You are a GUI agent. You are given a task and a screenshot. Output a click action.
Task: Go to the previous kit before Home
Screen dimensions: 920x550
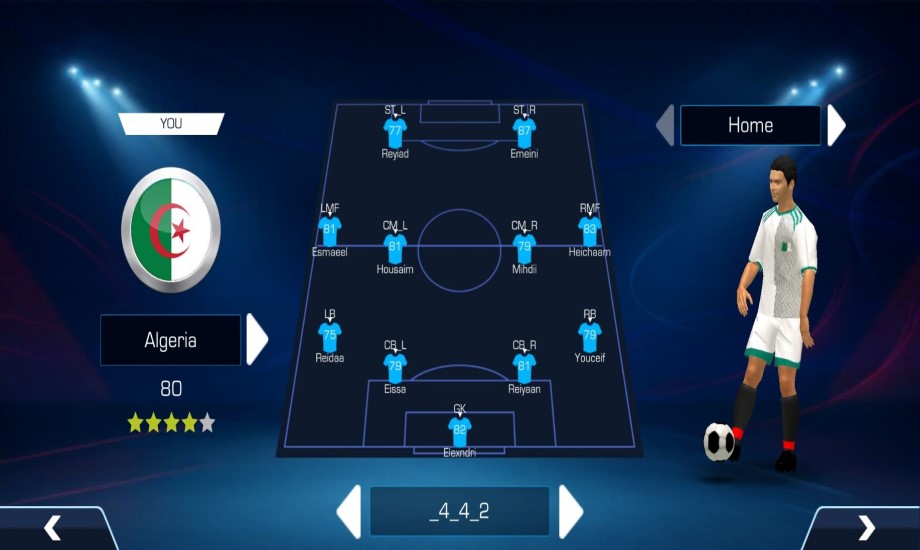click(x=665, y=126)
